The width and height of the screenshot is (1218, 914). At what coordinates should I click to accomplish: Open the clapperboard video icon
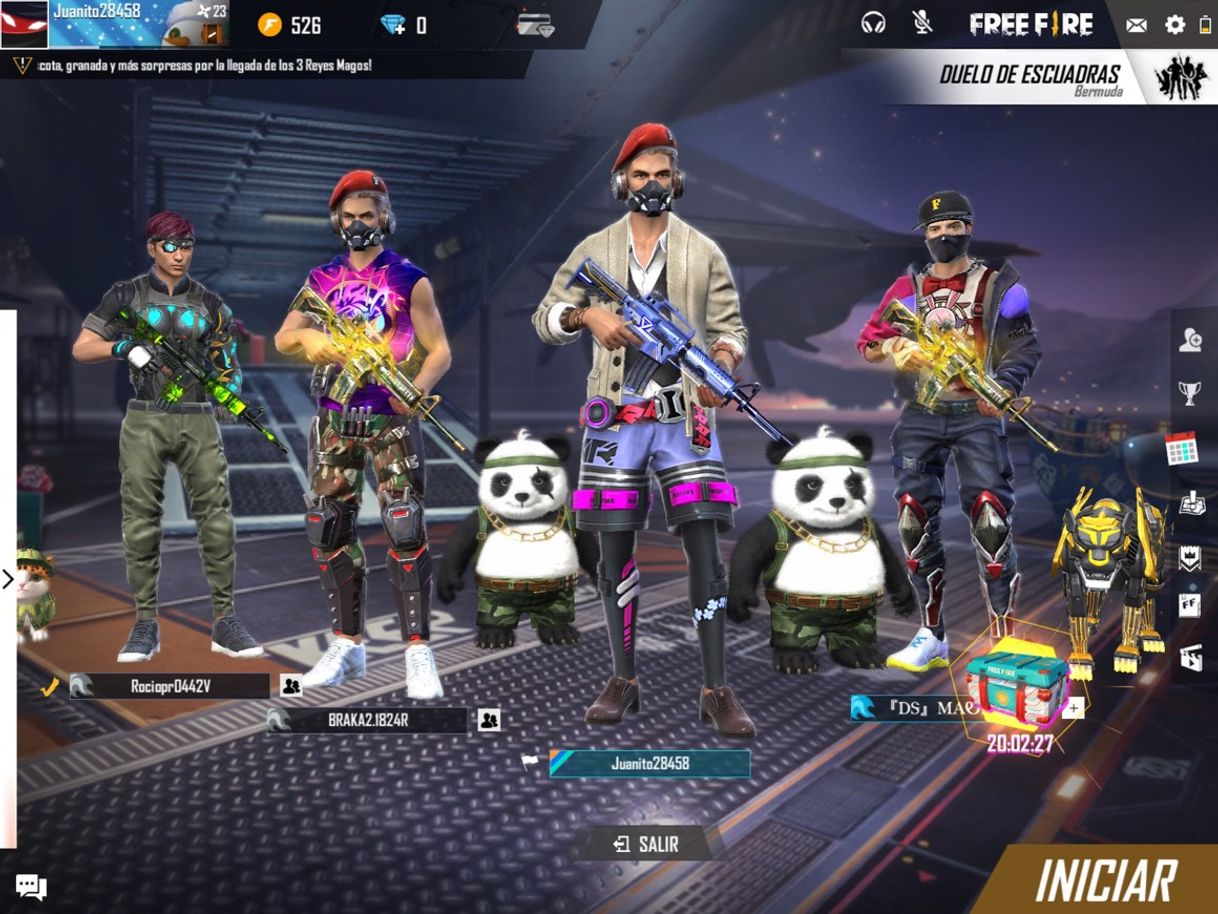pos(1190,657)
